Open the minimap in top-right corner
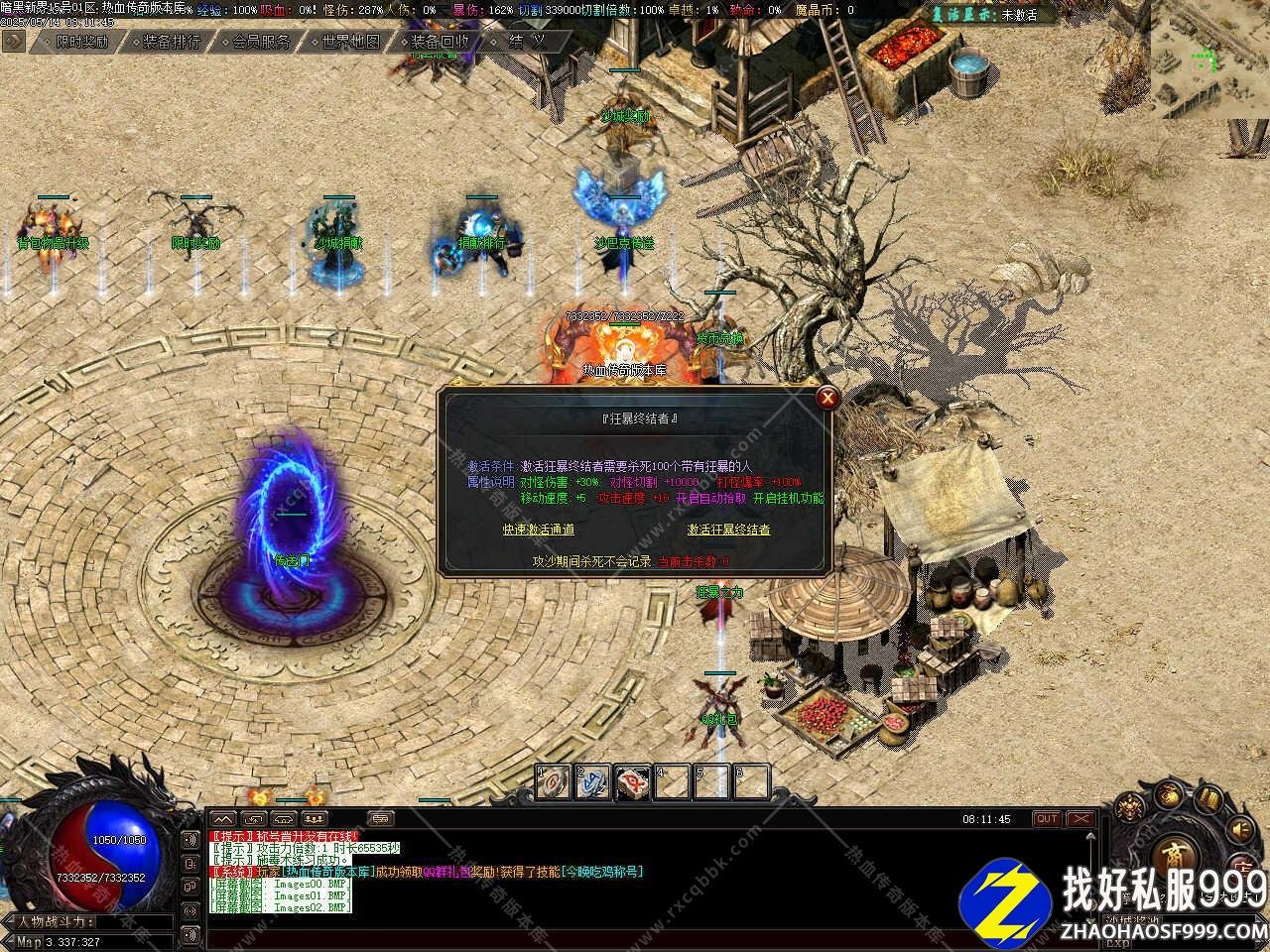The image size is (1270, 952). coord(1208,59)
